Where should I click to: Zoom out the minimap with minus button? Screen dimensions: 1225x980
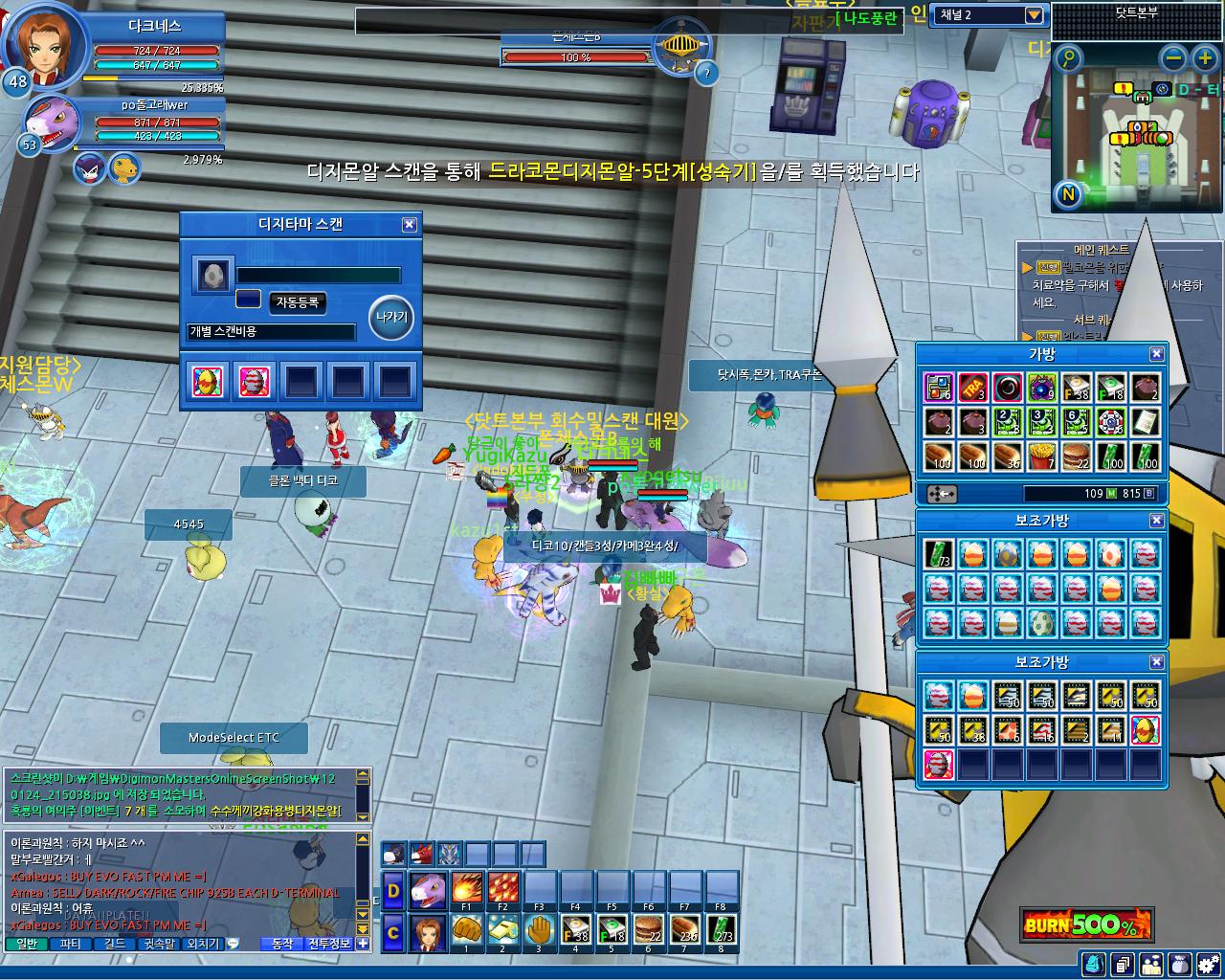1173,58
